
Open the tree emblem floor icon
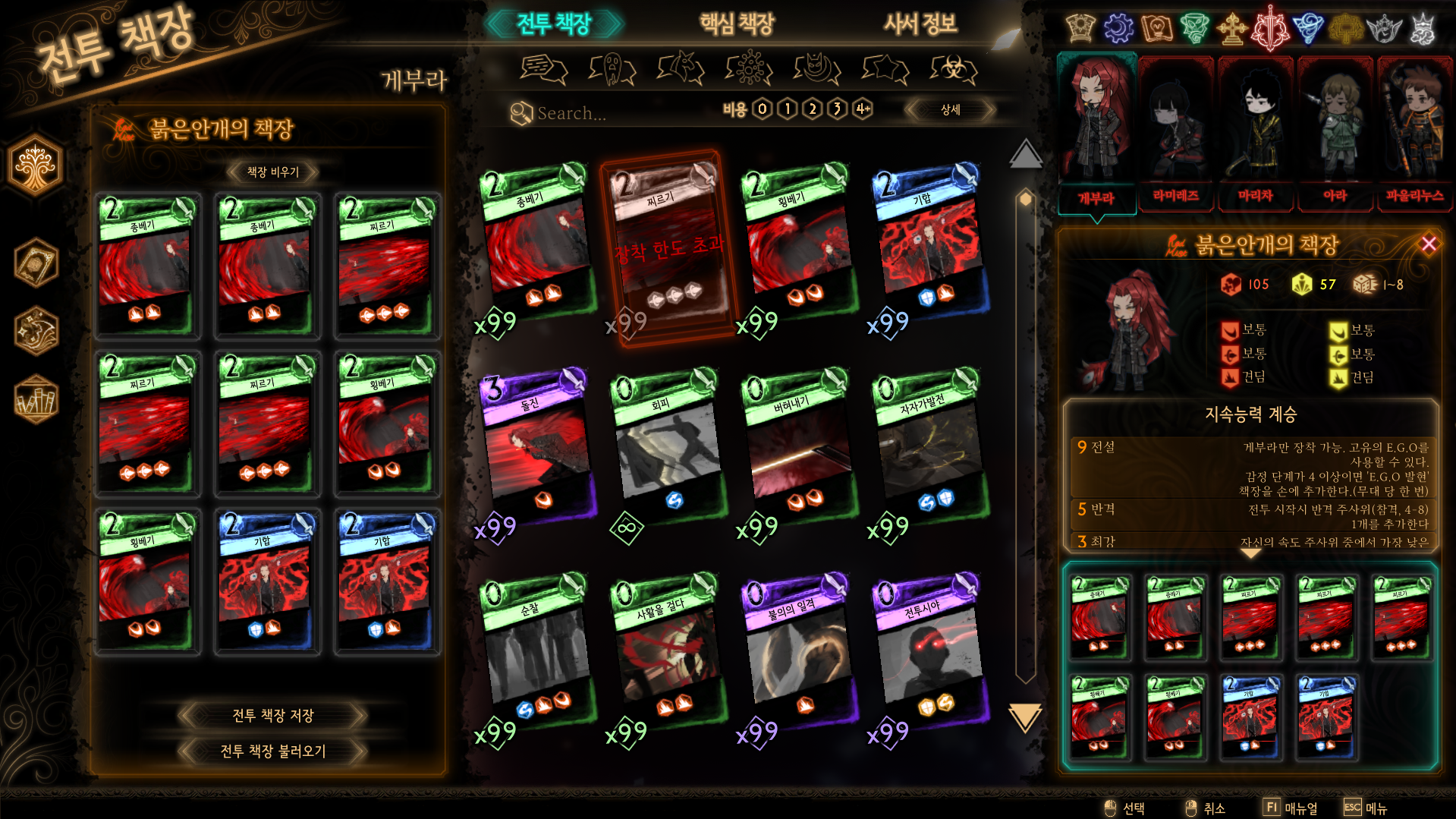[x=36, y=165]
